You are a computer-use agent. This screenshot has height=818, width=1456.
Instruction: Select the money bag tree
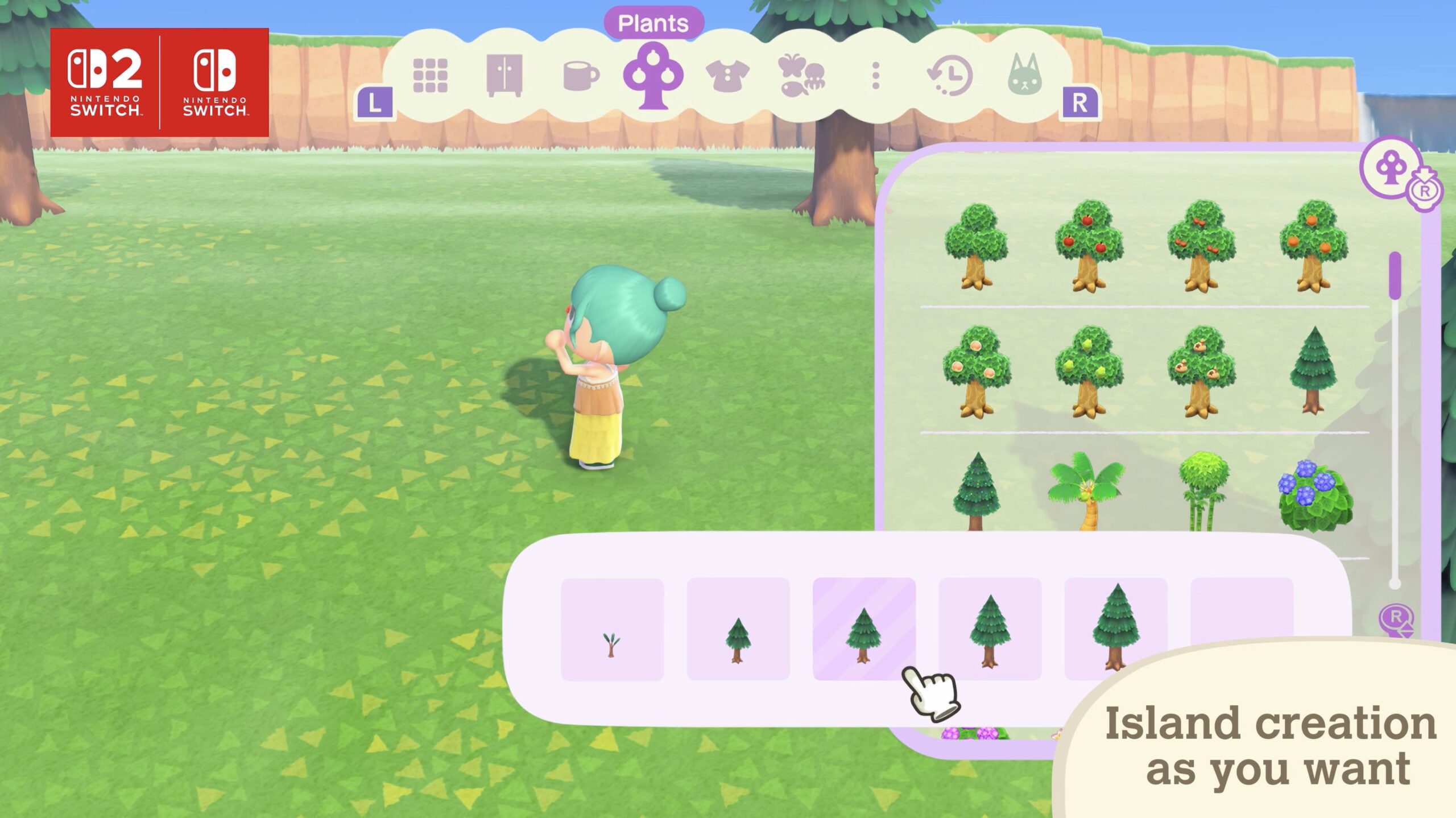tap(1201, 371)
